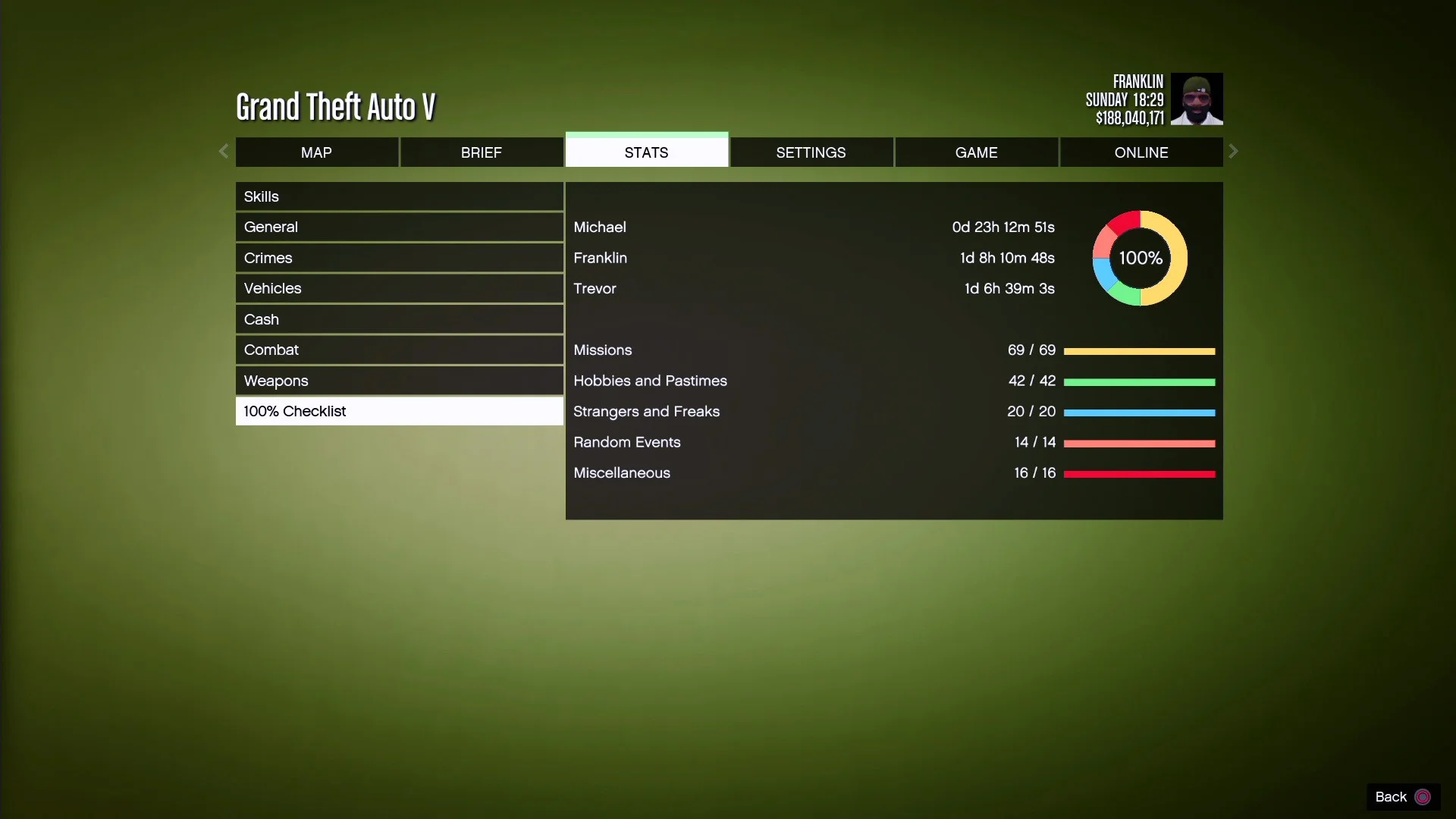This screenshot has width=1456, height=819.
Task: Select the Grand Theft Auto V logo
Action: tap(335, 106)
